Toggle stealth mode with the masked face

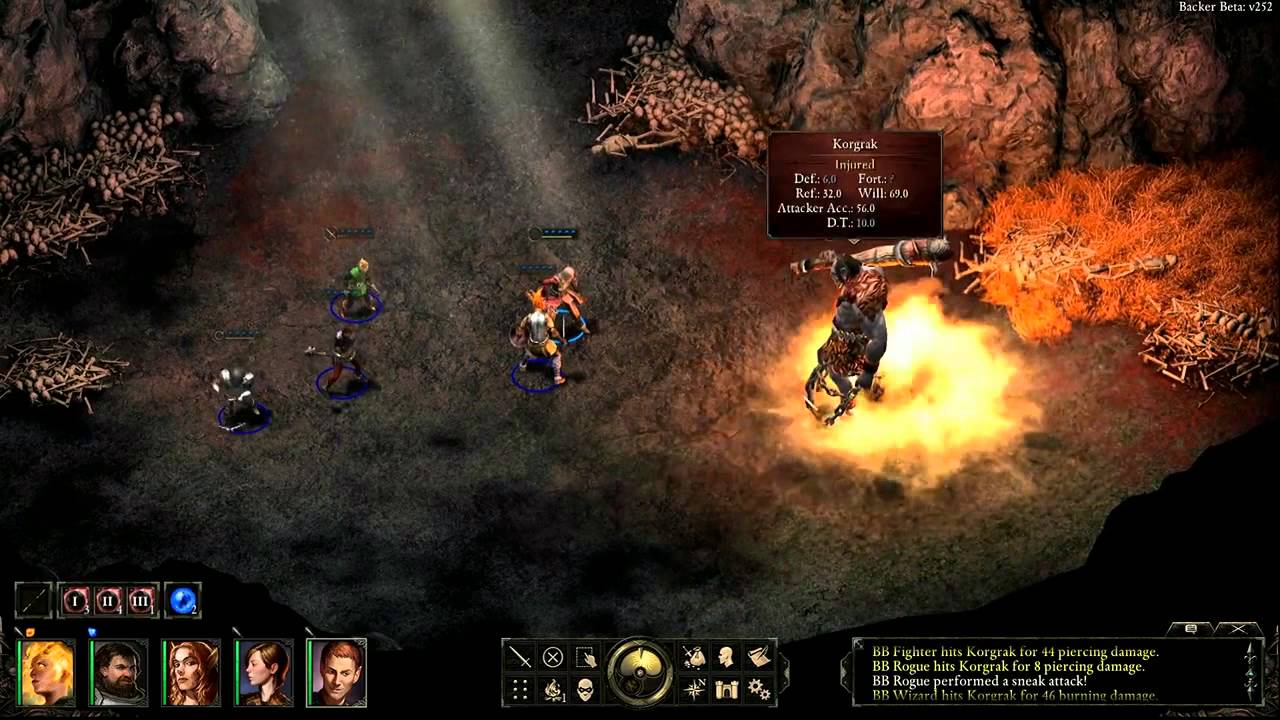[x=586, y=689]
